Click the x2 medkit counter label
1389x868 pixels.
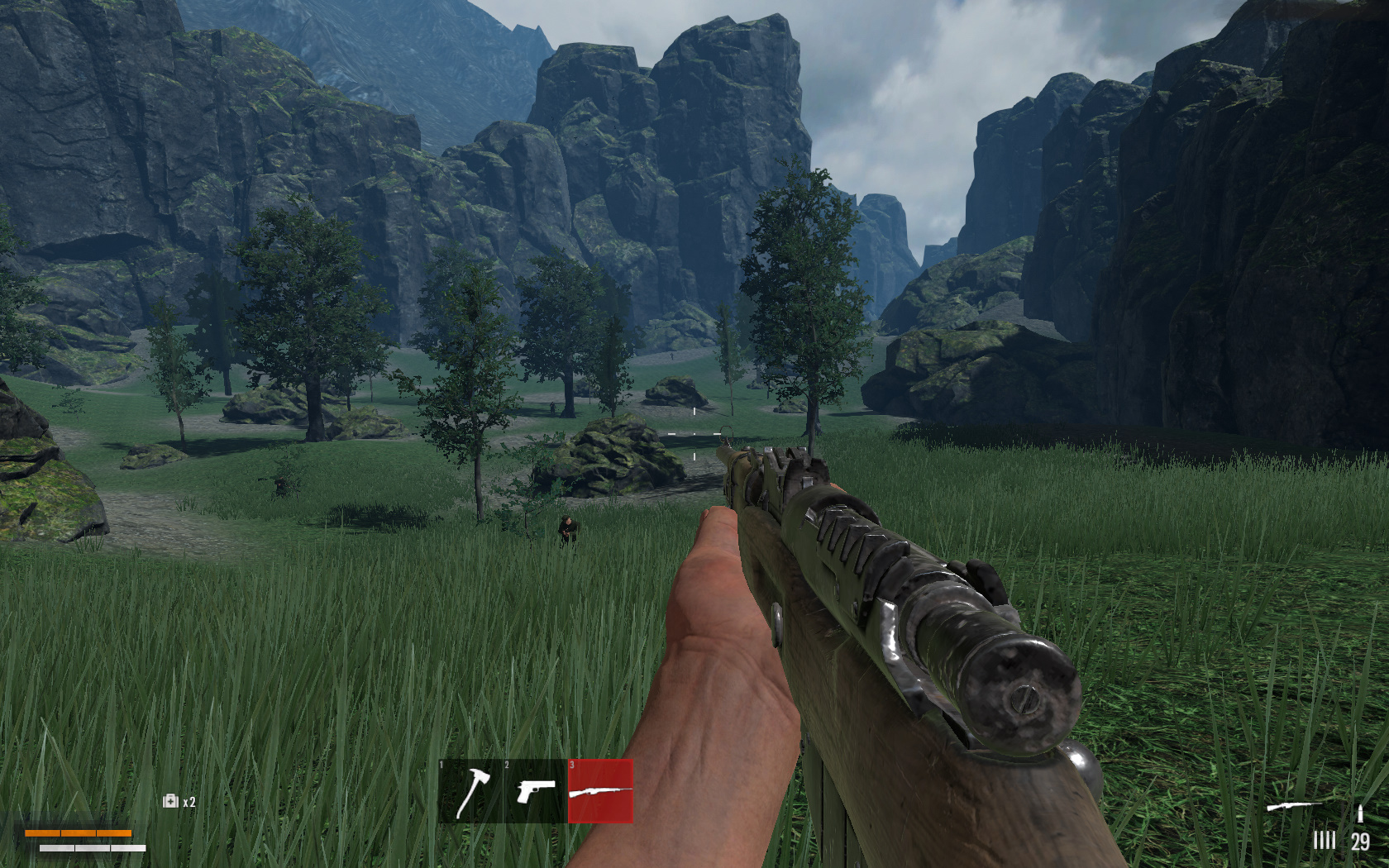click(189, 802)
